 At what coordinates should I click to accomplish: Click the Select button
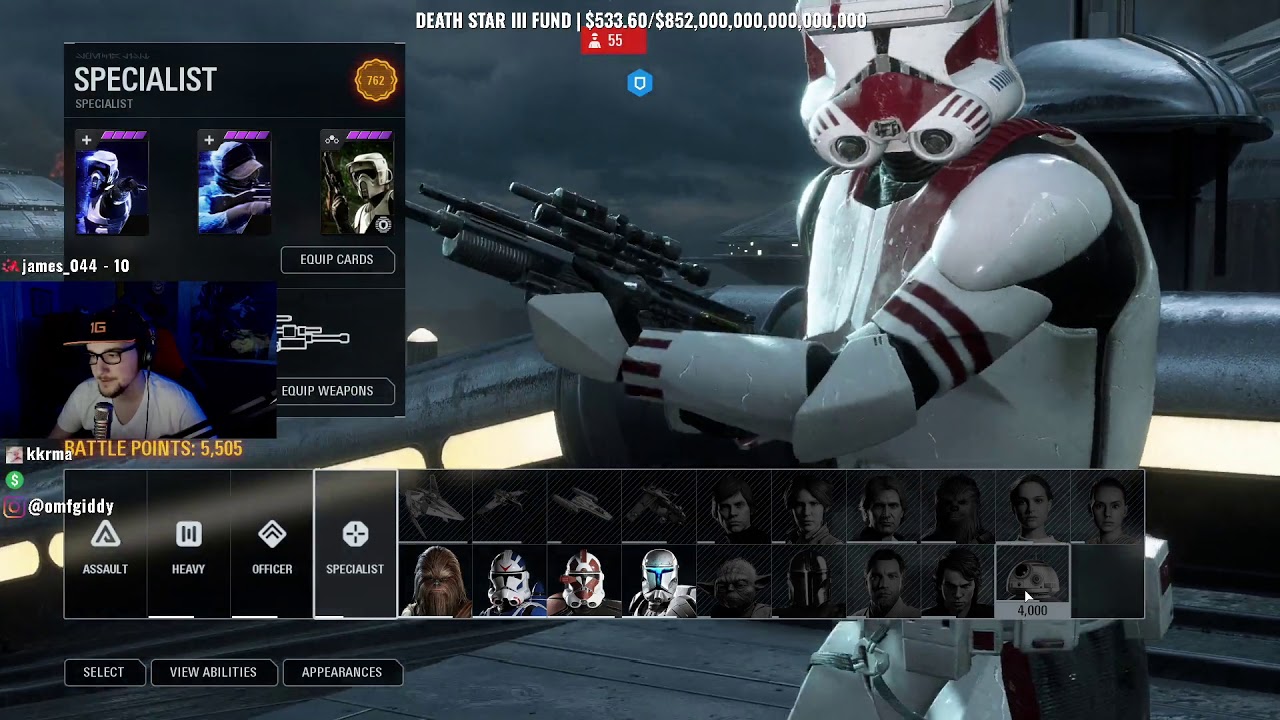[104, 673]
